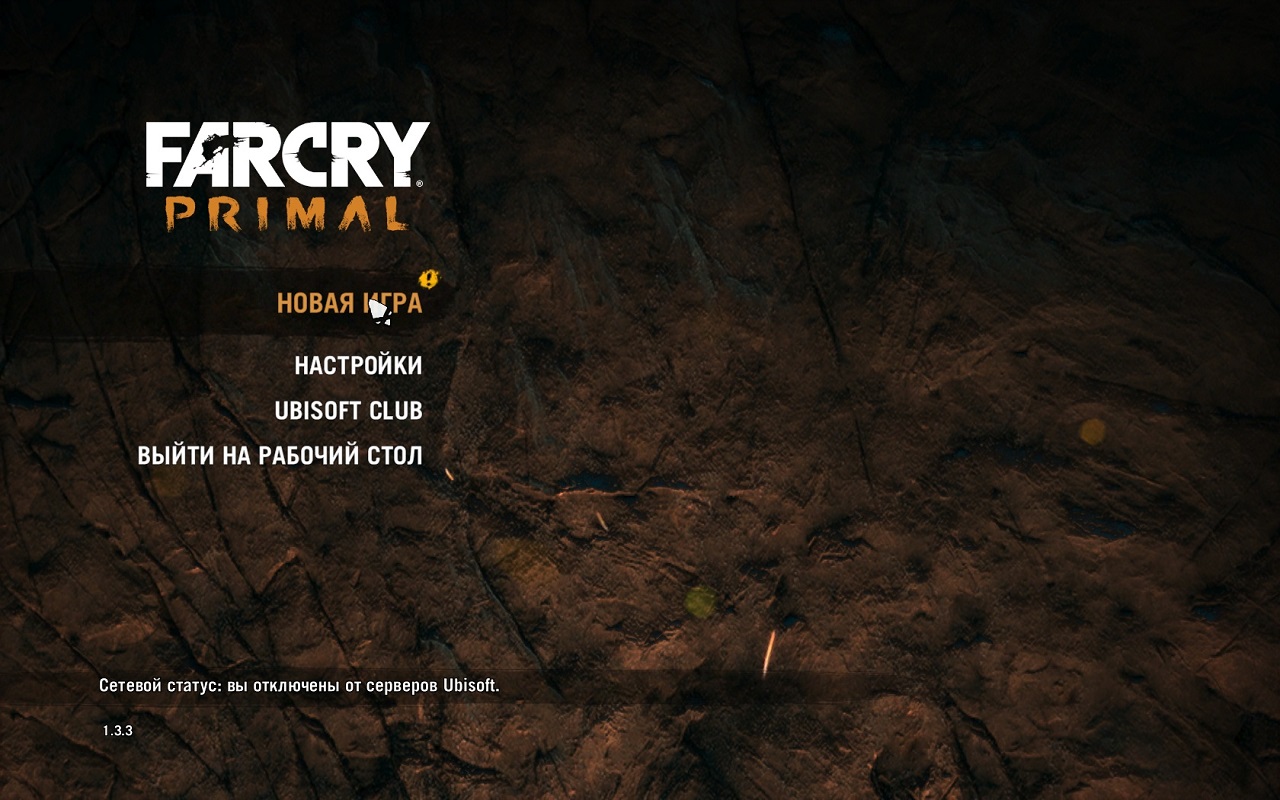Start a new game via Новая игра
1280x800 pixels.
[x=348, y=303]
